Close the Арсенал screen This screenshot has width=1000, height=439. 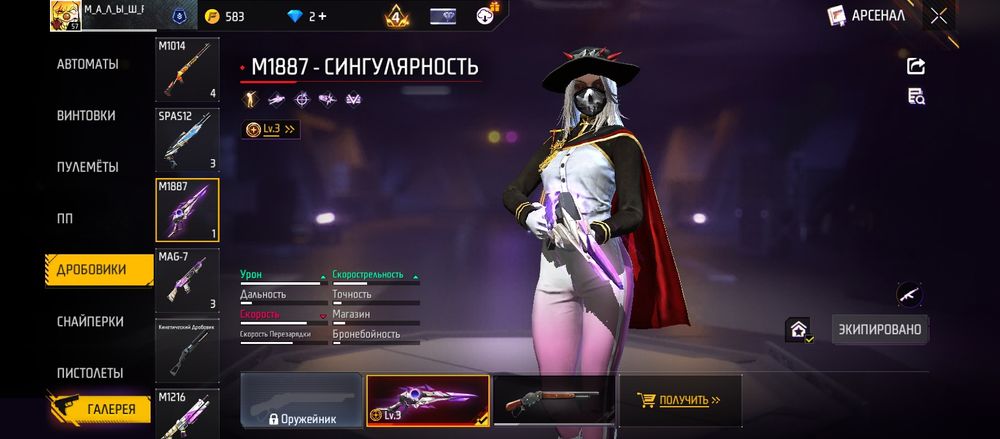(x=938, y=15)
